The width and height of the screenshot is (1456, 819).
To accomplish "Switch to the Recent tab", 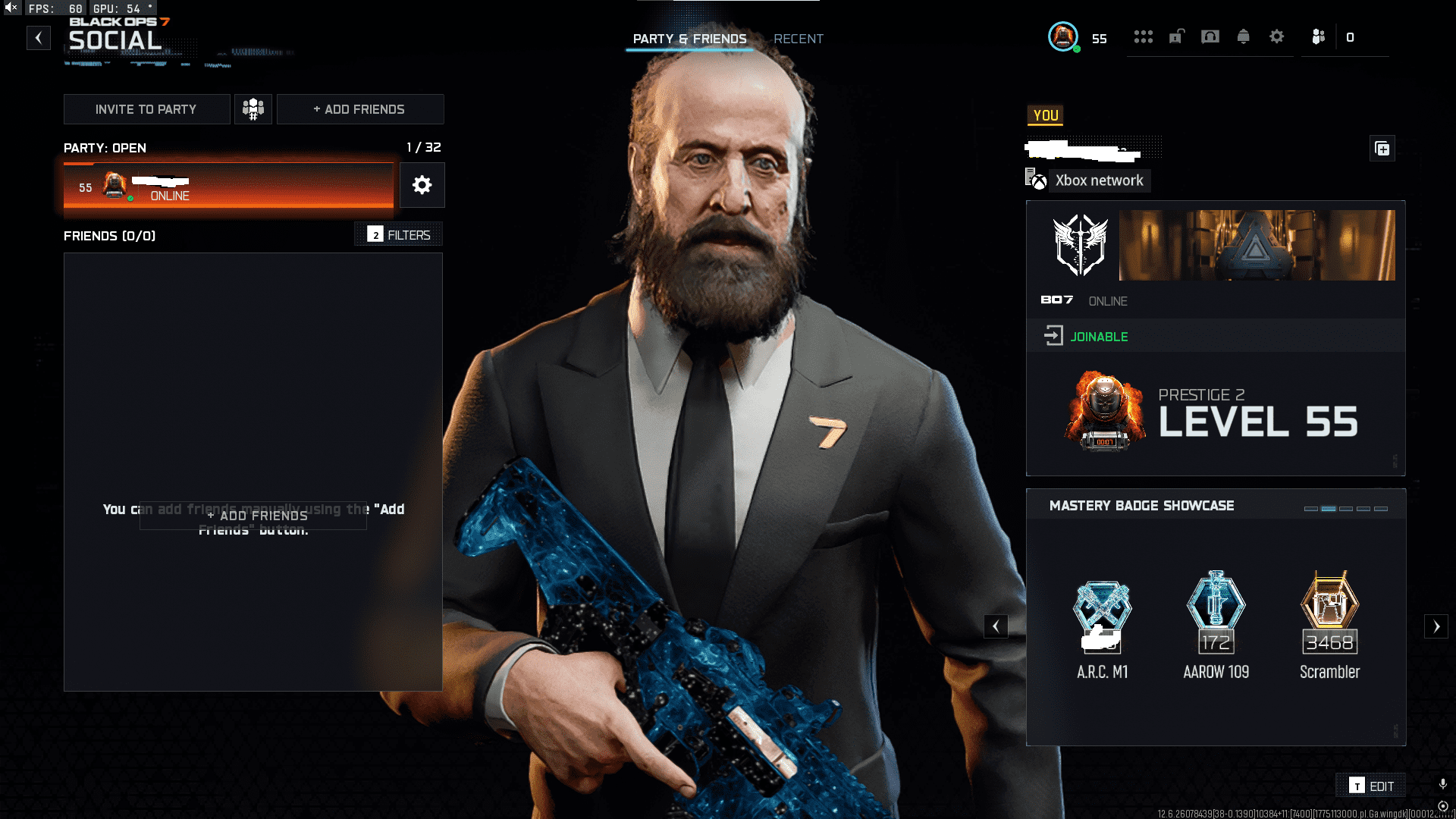I will tap(798, 39).
